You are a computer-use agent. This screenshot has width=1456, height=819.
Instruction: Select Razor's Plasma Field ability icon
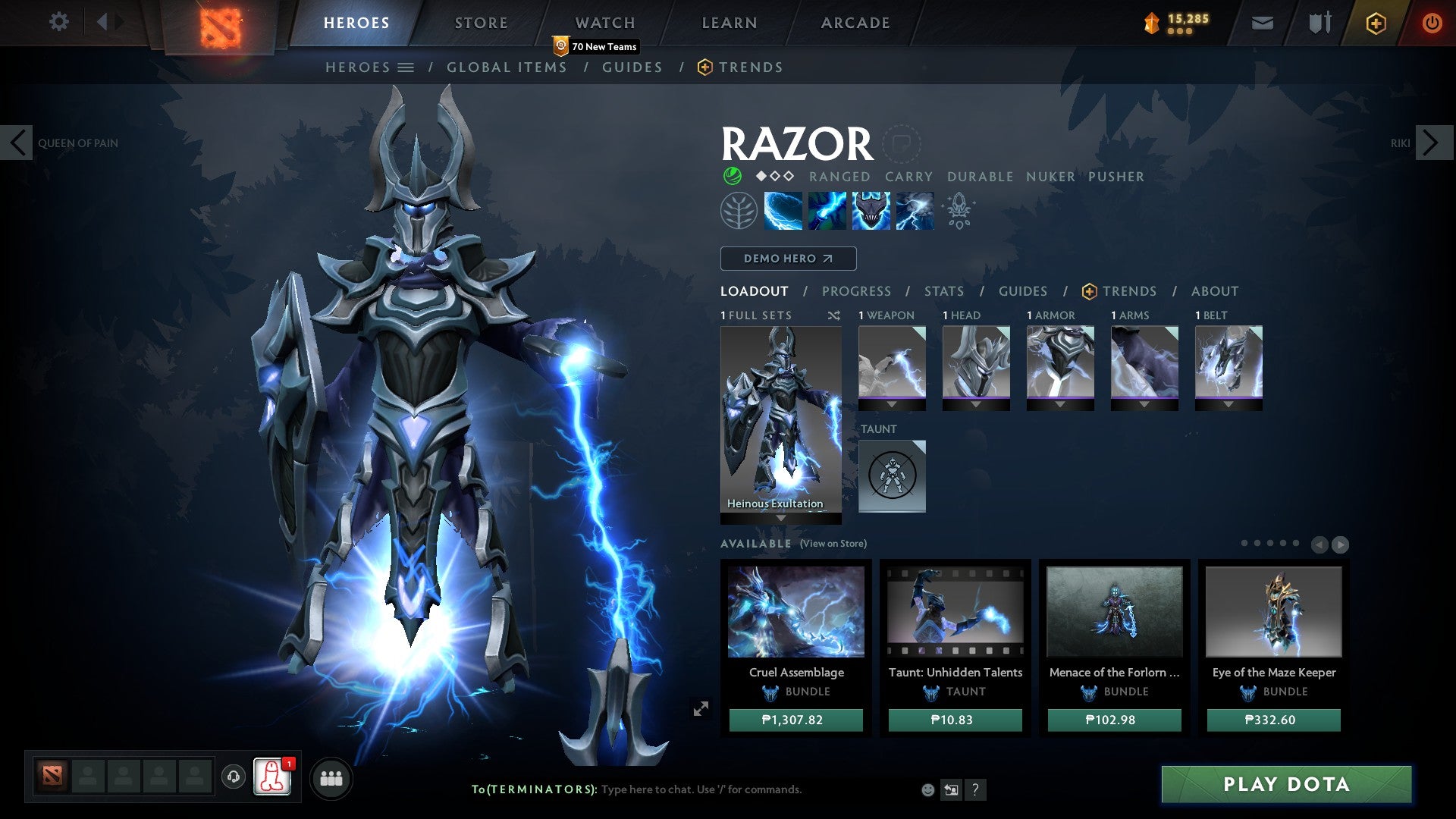click(782, 210)
